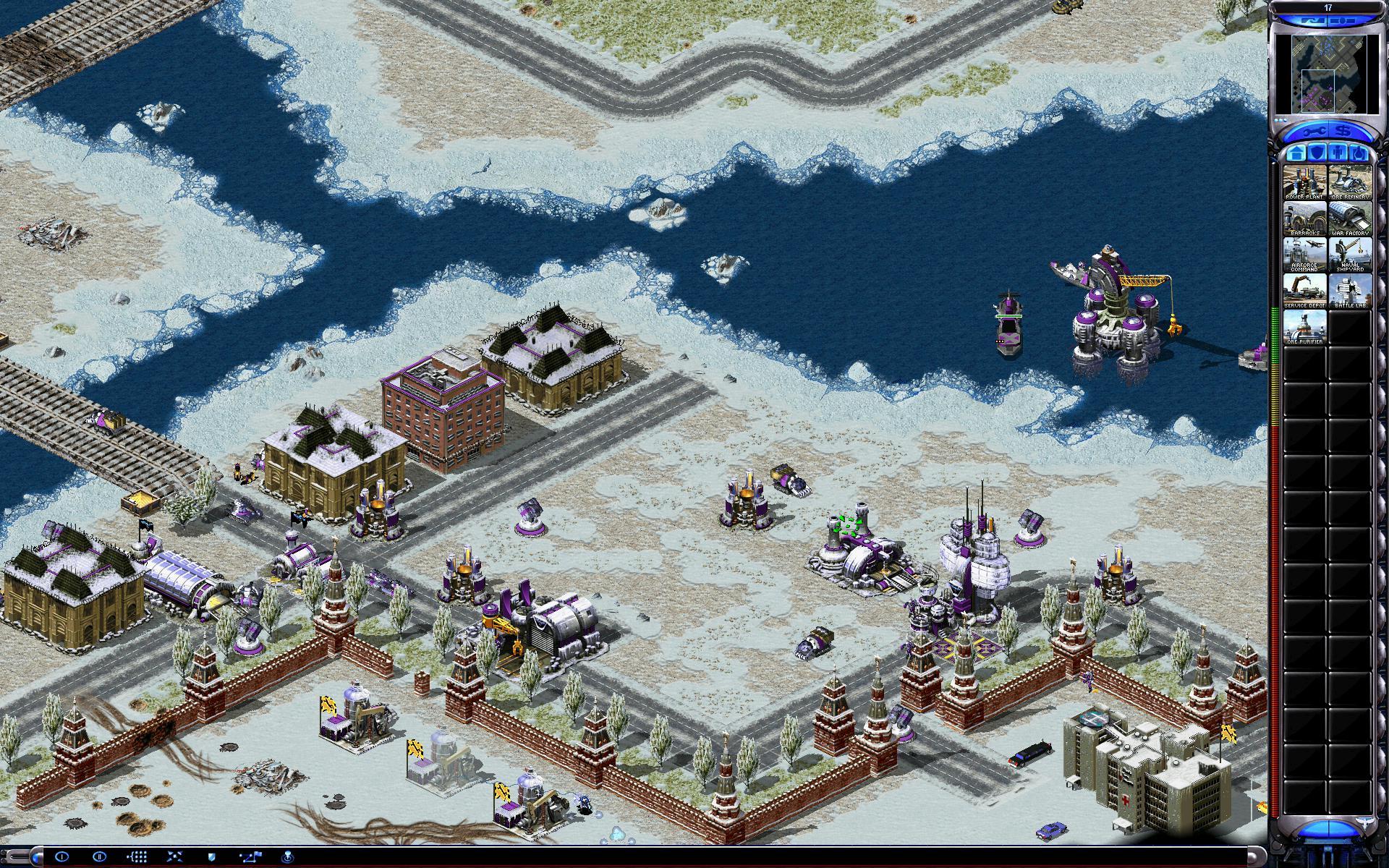Switch to the infantry build tab
Image resolution: width=1389 pixels, height=868 pixels.
coord(1338,153)
